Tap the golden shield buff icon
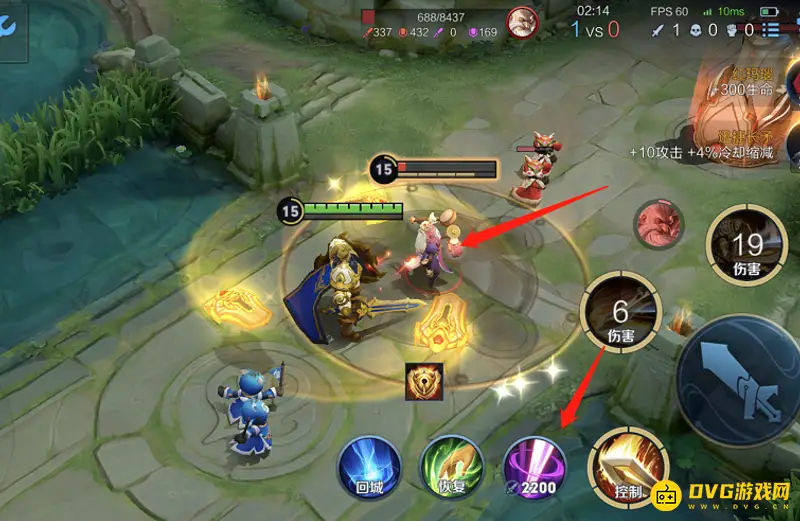 pyautogui.click(x=424, y=381)
